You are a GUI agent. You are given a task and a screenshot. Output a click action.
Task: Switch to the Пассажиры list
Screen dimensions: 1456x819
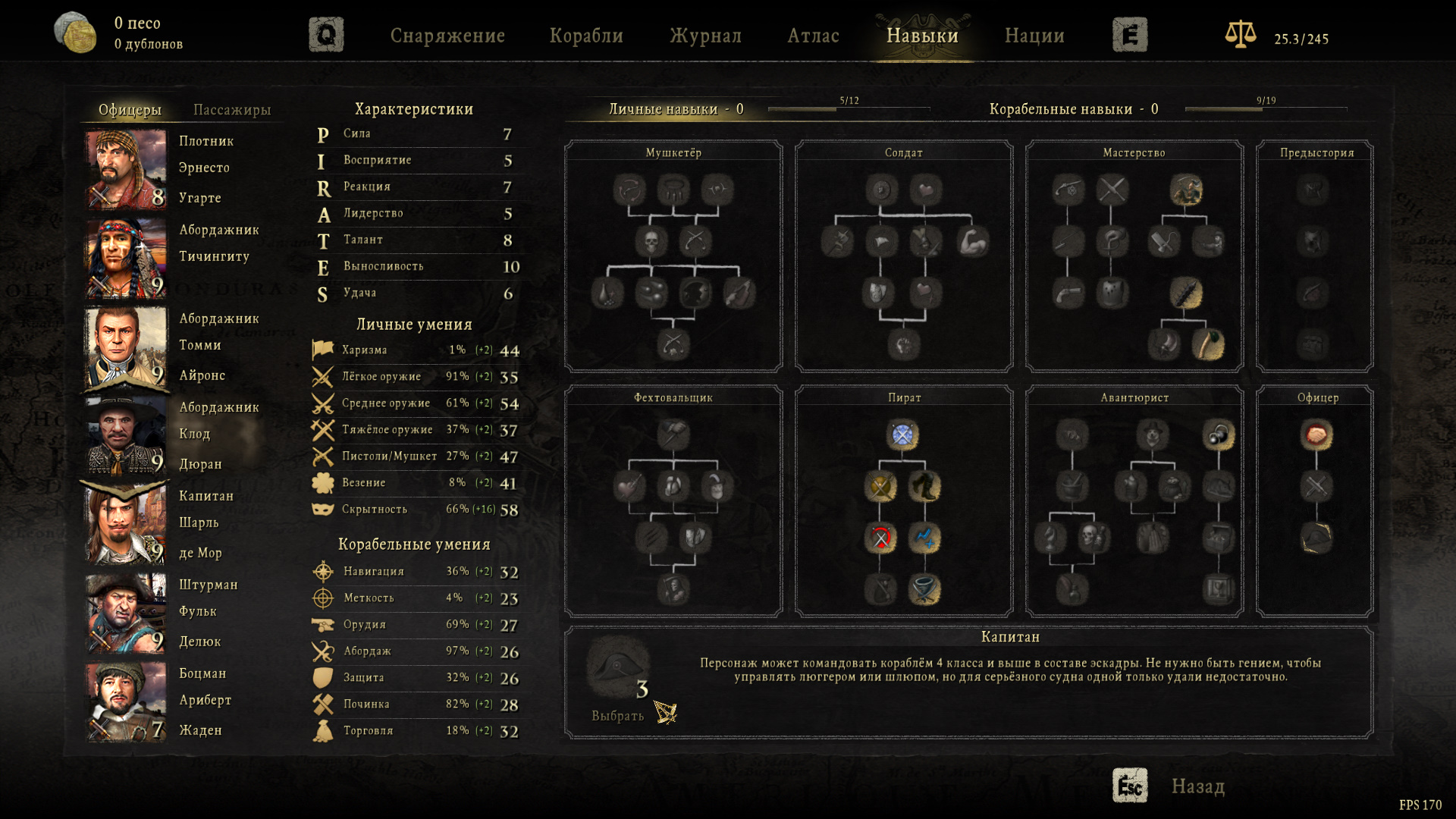click(x=232, y=110)
